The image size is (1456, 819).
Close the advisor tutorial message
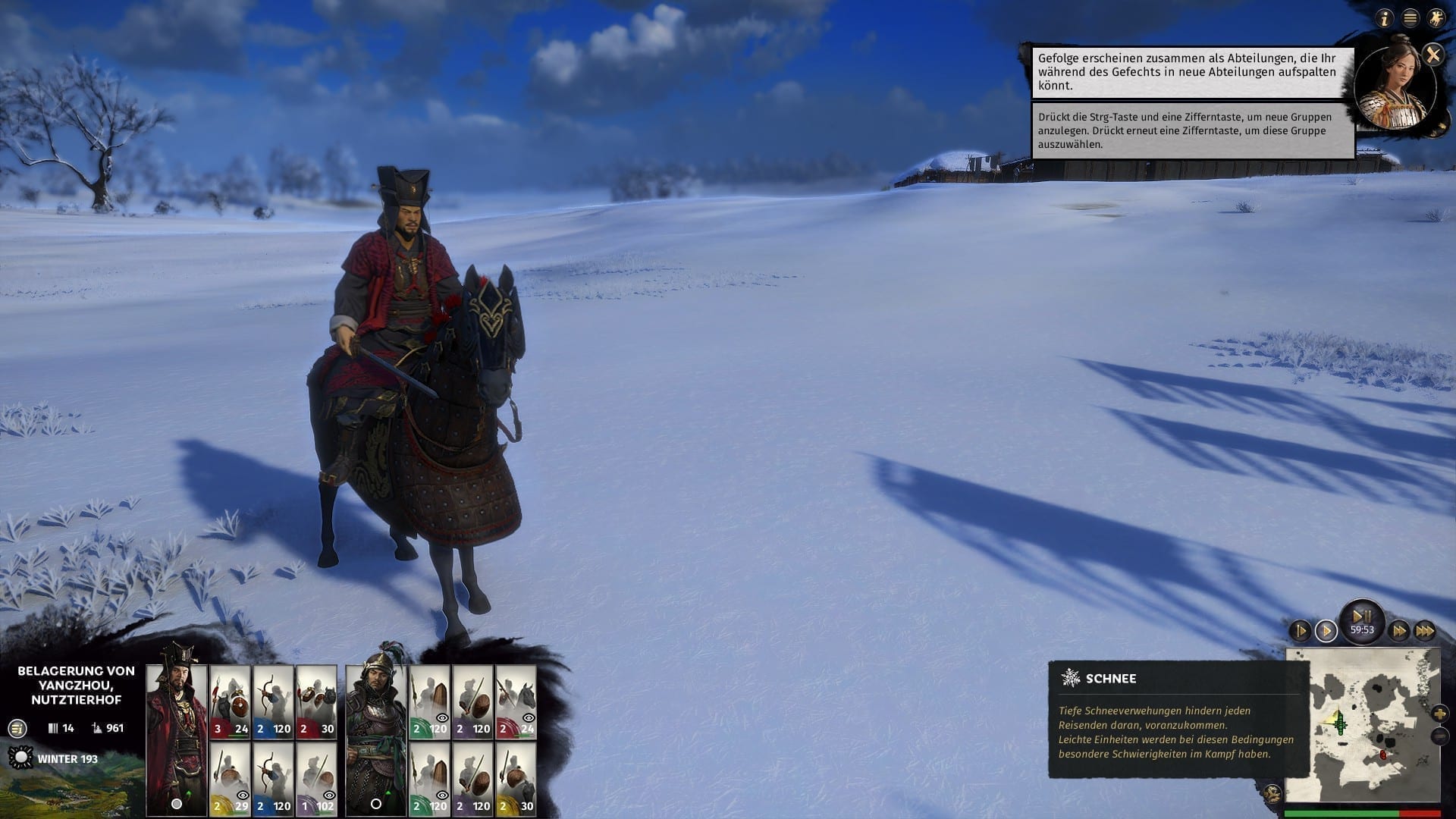pos(1432,54)
